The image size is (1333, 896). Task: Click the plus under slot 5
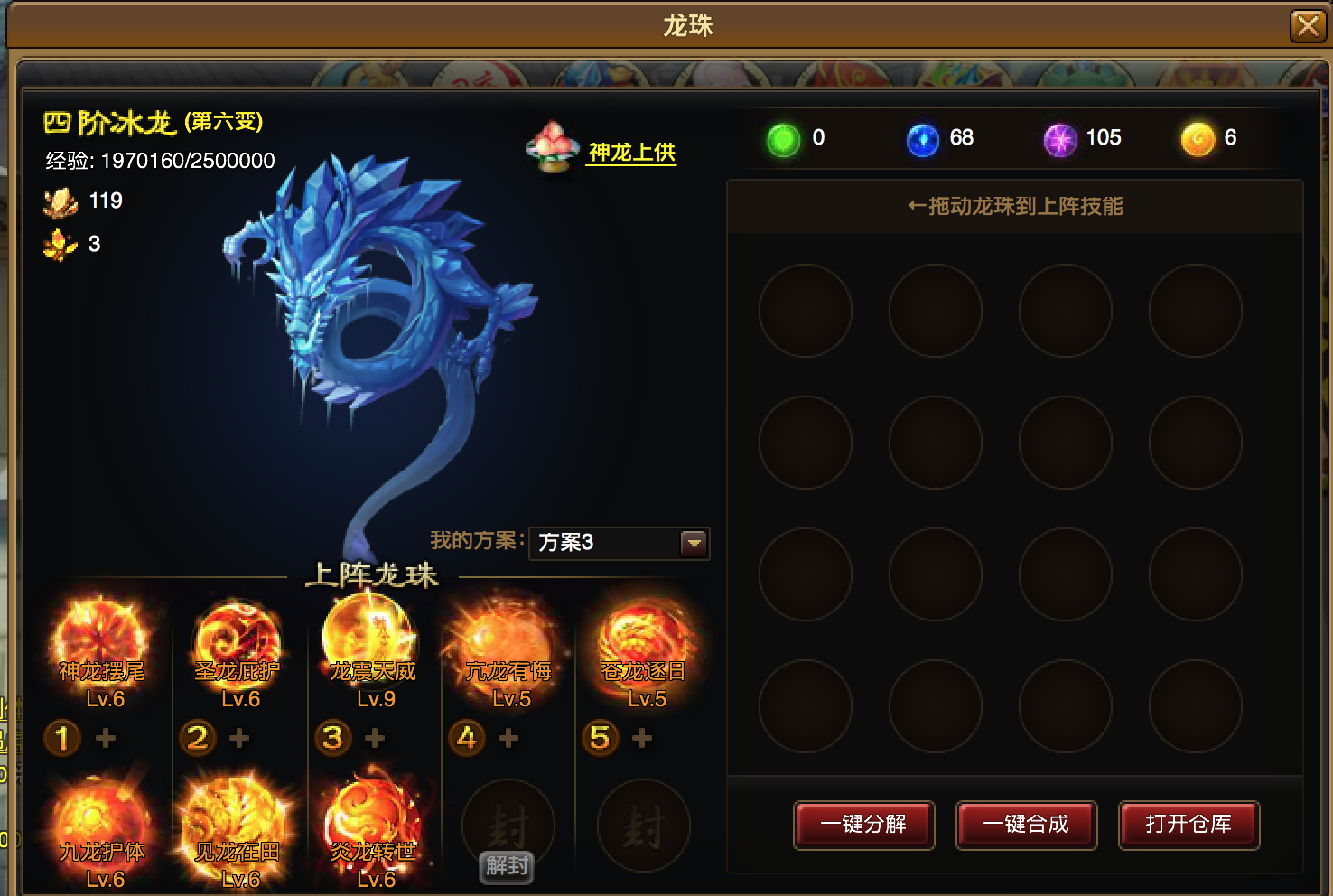643,738
